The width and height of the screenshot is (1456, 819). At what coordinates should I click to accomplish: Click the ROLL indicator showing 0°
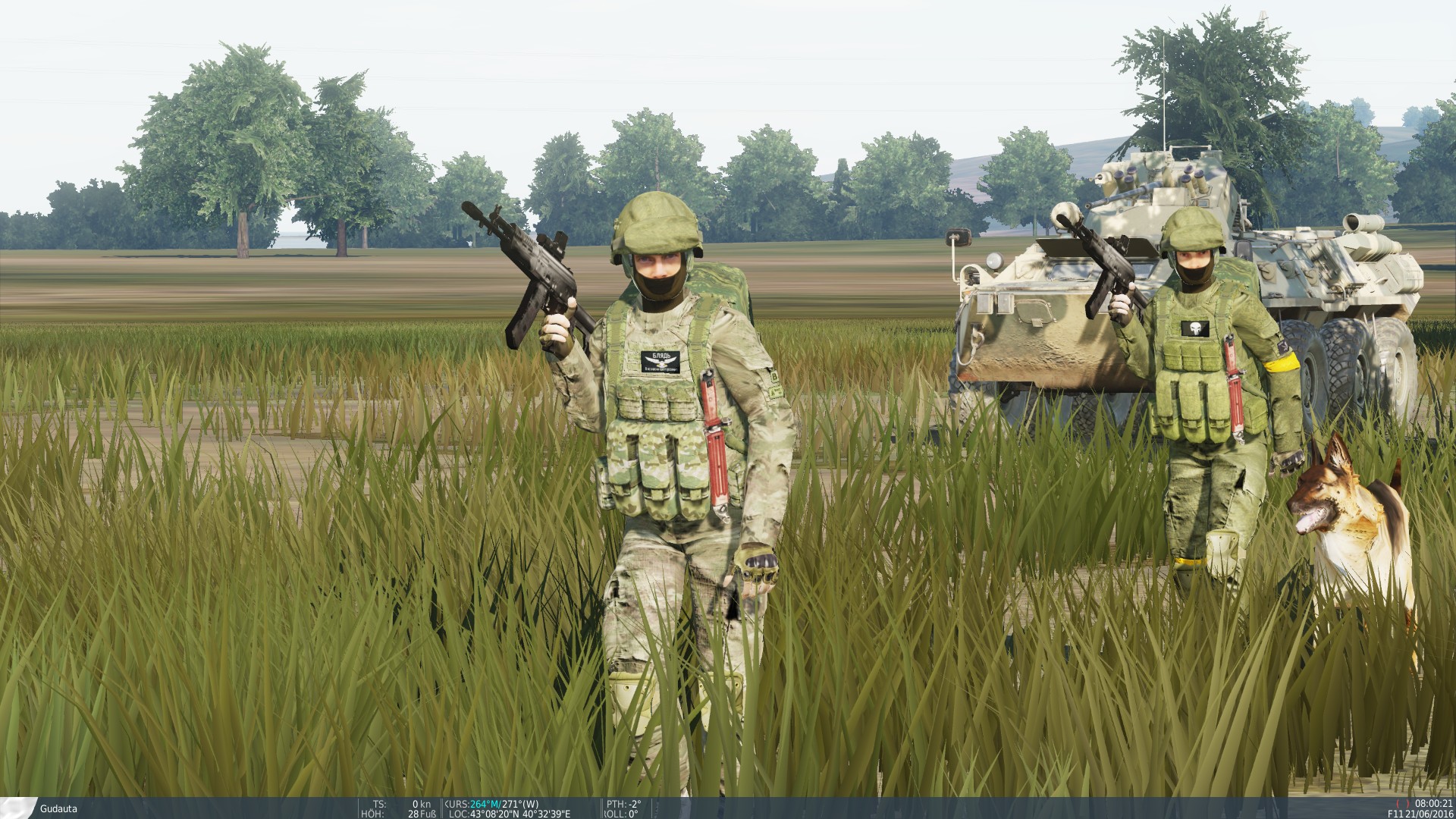tap(622, 814)
